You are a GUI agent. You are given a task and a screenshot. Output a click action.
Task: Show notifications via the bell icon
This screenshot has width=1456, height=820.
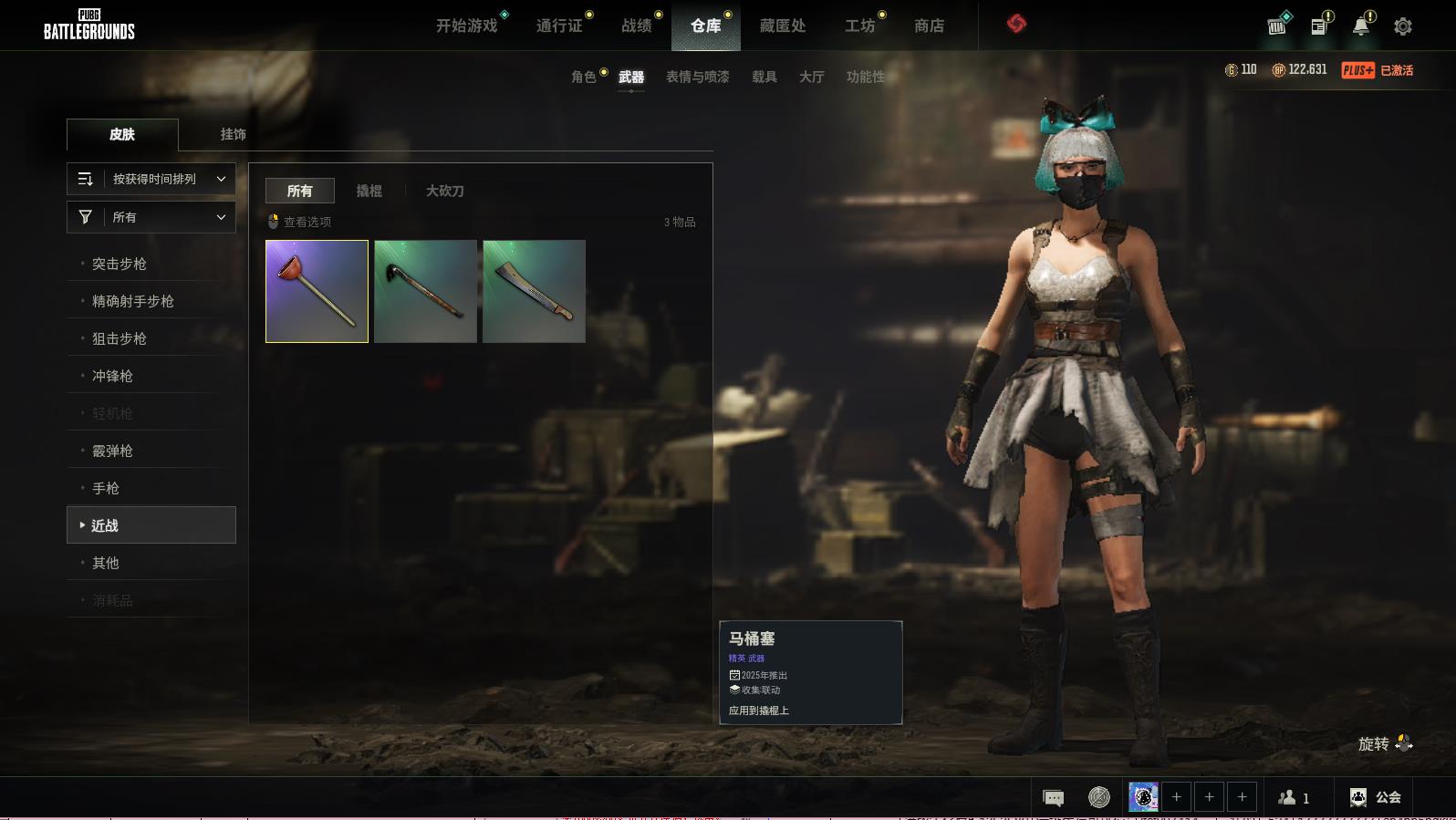[x=1361, y=26]
